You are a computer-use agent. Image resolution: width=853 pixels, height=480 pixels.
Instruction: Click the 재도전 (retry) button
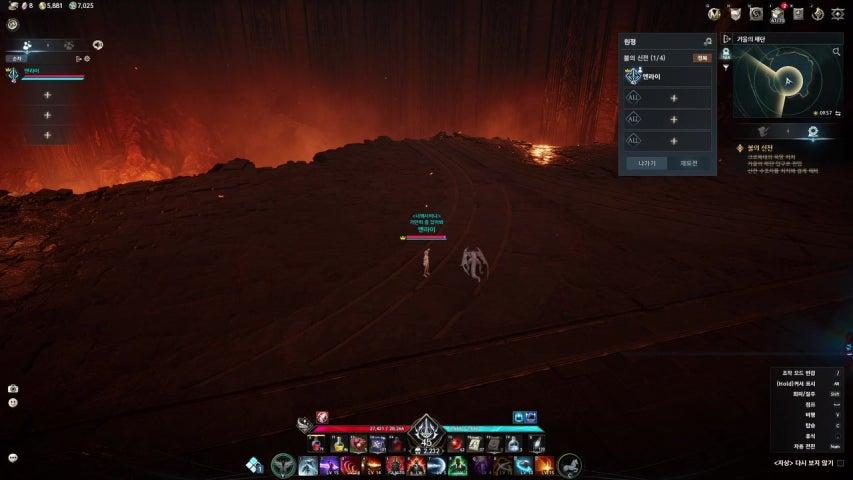688,162
